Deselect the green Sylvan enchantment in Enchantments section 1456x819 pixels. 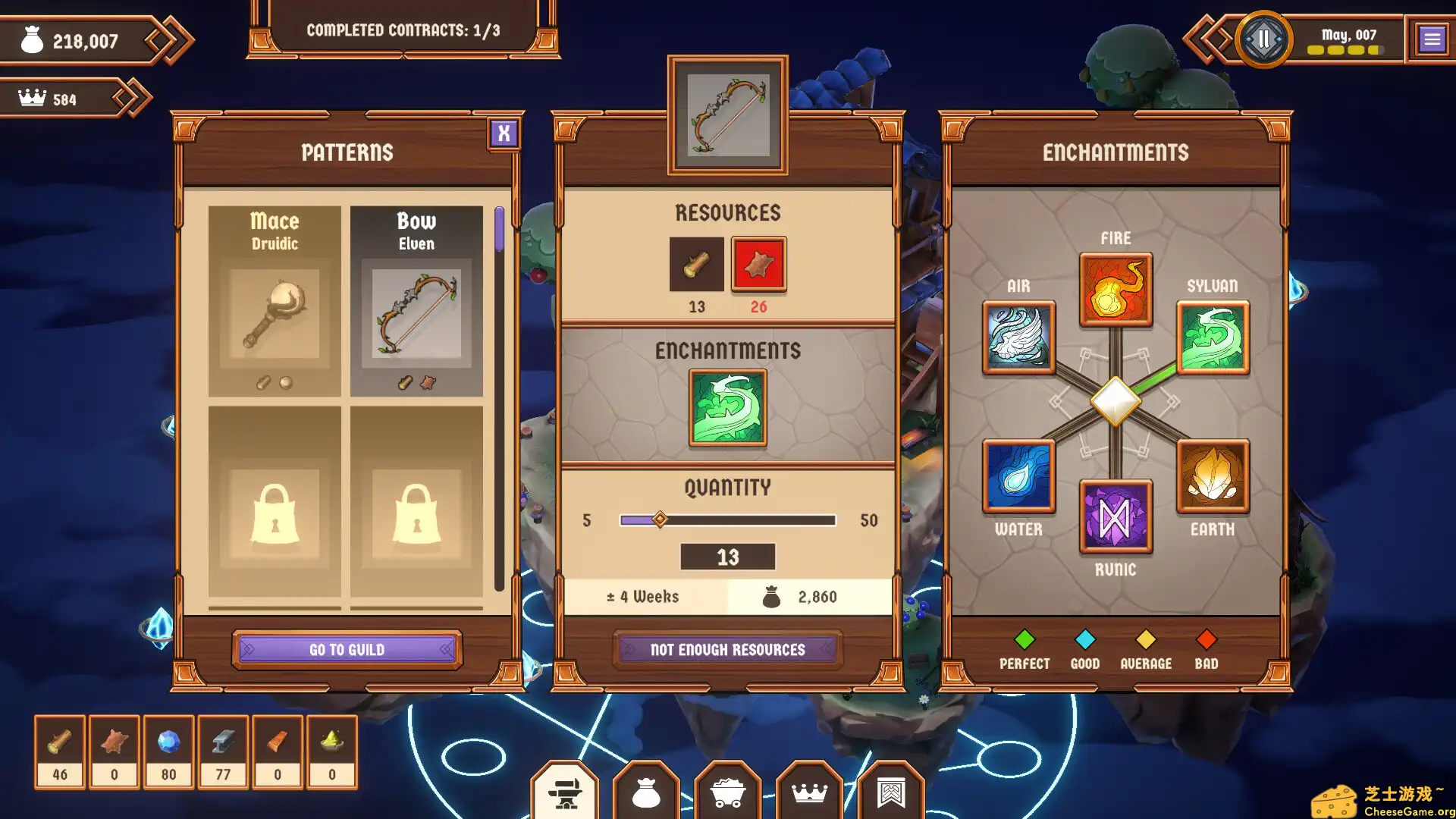727,407
